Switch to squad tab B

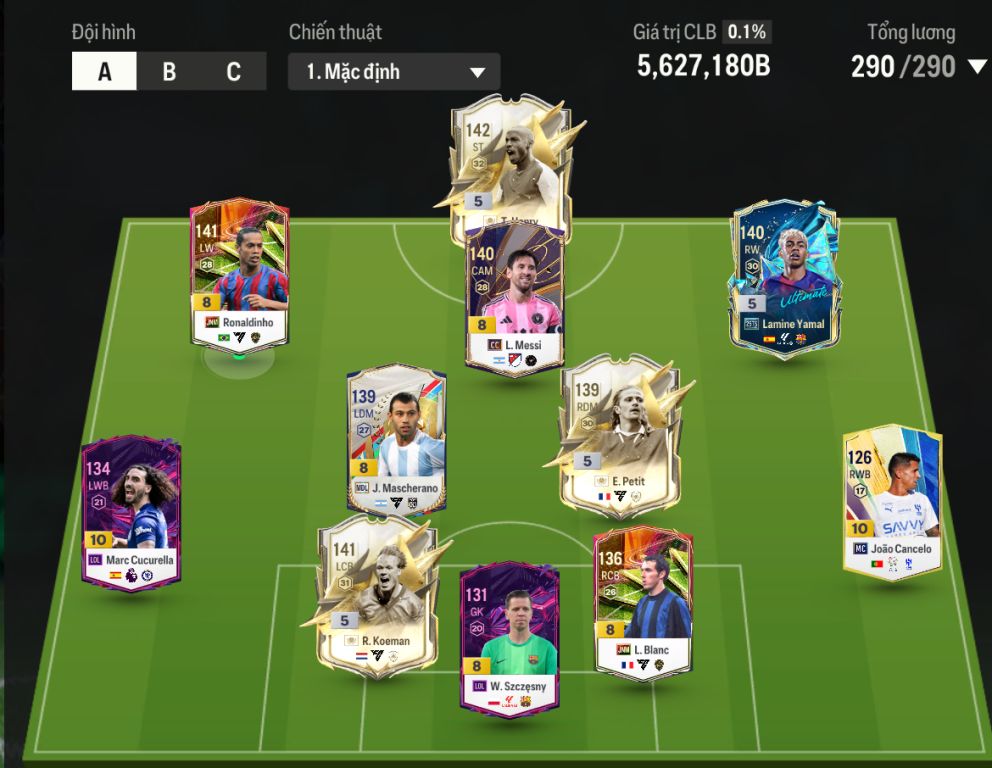[x=169, y=72]
